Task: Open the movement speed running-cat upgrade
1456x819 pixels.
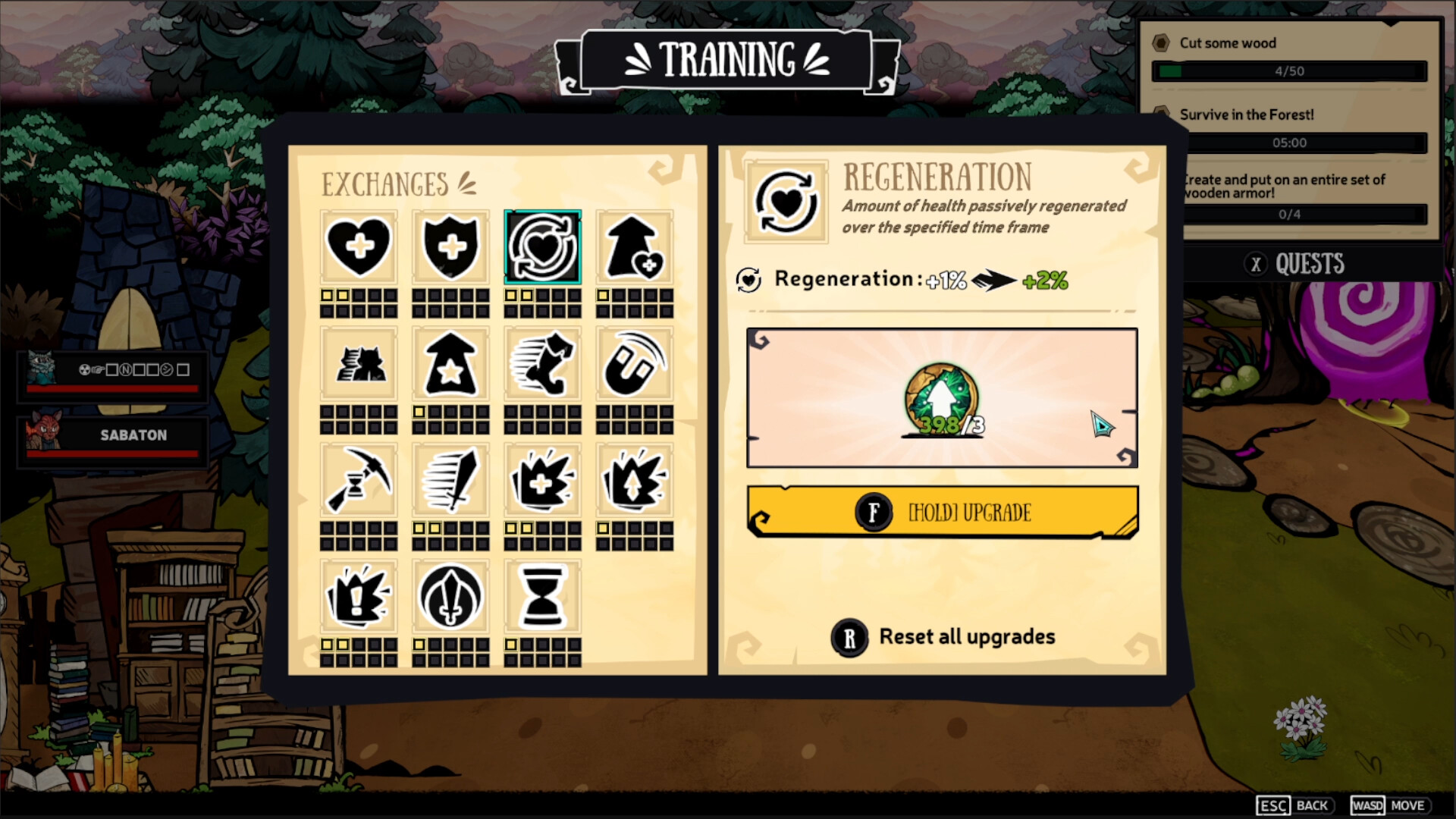Action: coord(543,364)
